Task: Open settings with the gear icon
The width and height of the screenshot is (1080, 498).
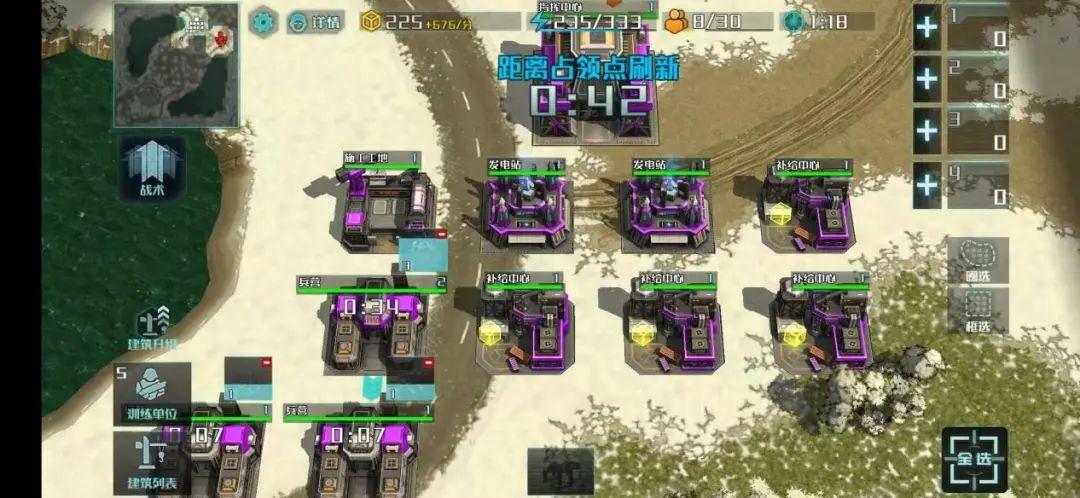Action: point(264,21)
